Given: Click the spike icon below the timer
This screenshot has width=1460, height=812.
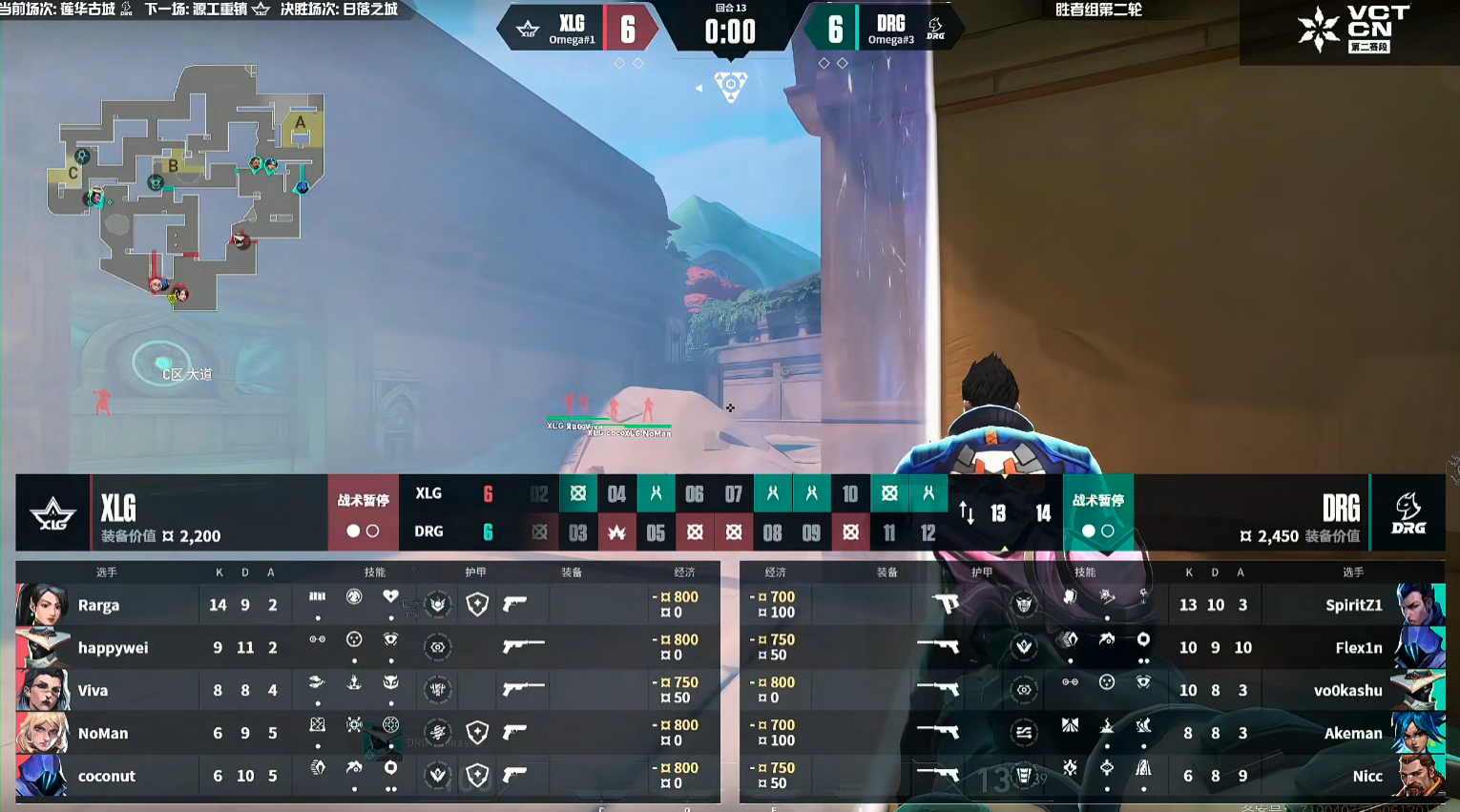Looking at the screenshot, I should pos(730,86).
